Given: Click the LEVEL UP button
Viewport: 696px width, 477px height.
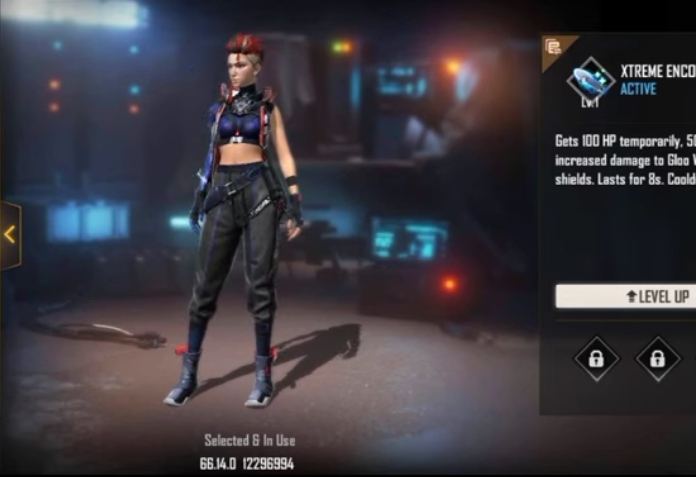Looking at the screenshot, I should [x=626, y=296].
